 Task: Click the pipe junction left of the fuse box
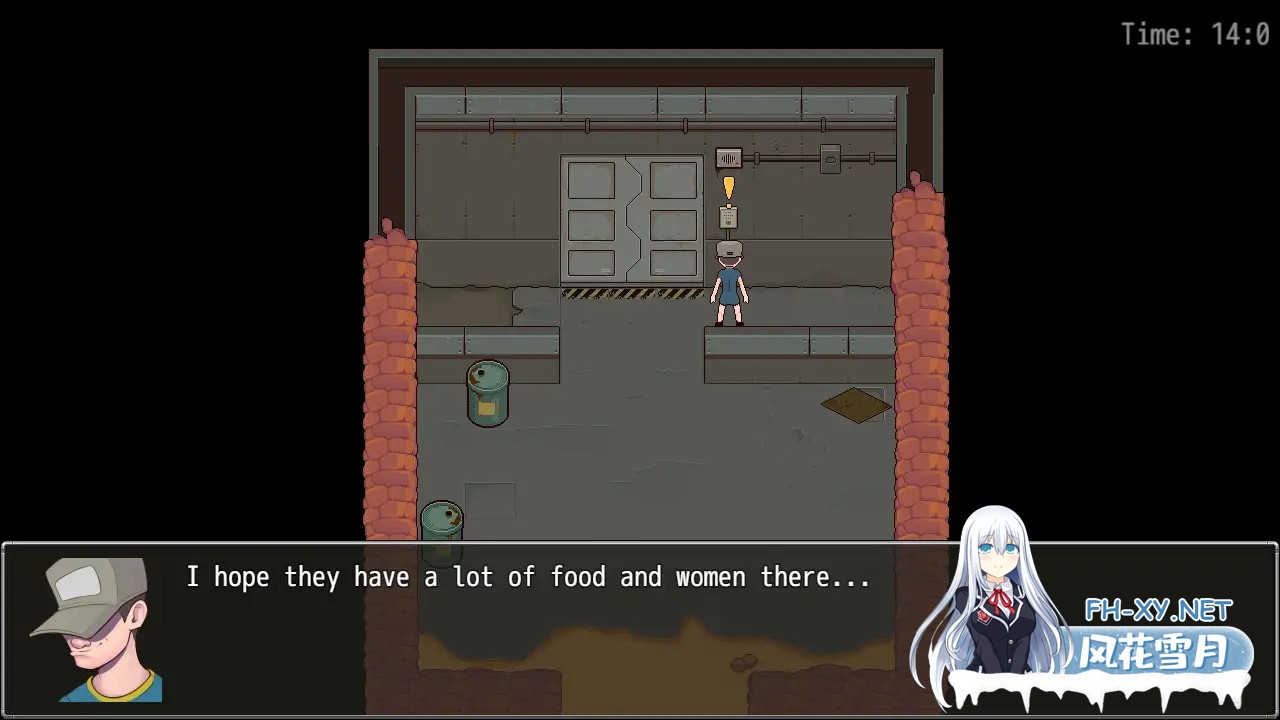[x=757, y=158]
